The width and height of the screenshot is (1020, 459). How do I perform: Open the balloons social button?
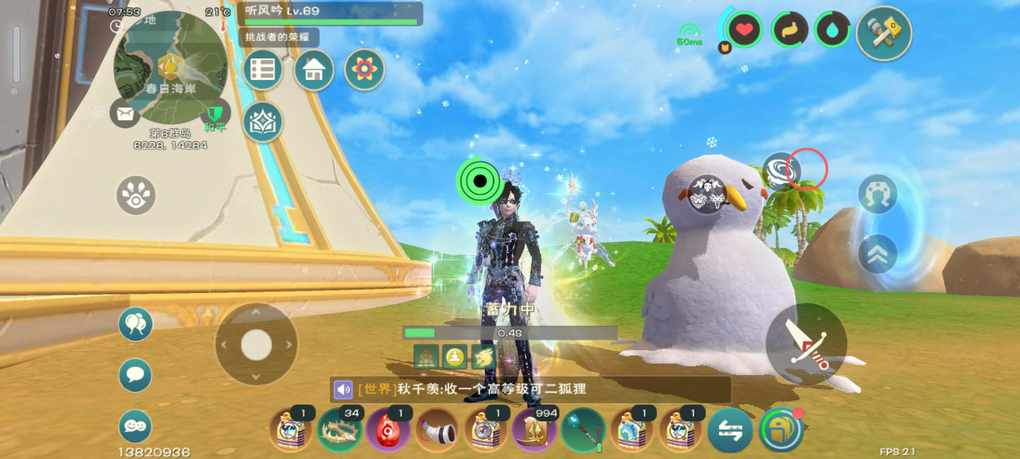click(136, 324)
